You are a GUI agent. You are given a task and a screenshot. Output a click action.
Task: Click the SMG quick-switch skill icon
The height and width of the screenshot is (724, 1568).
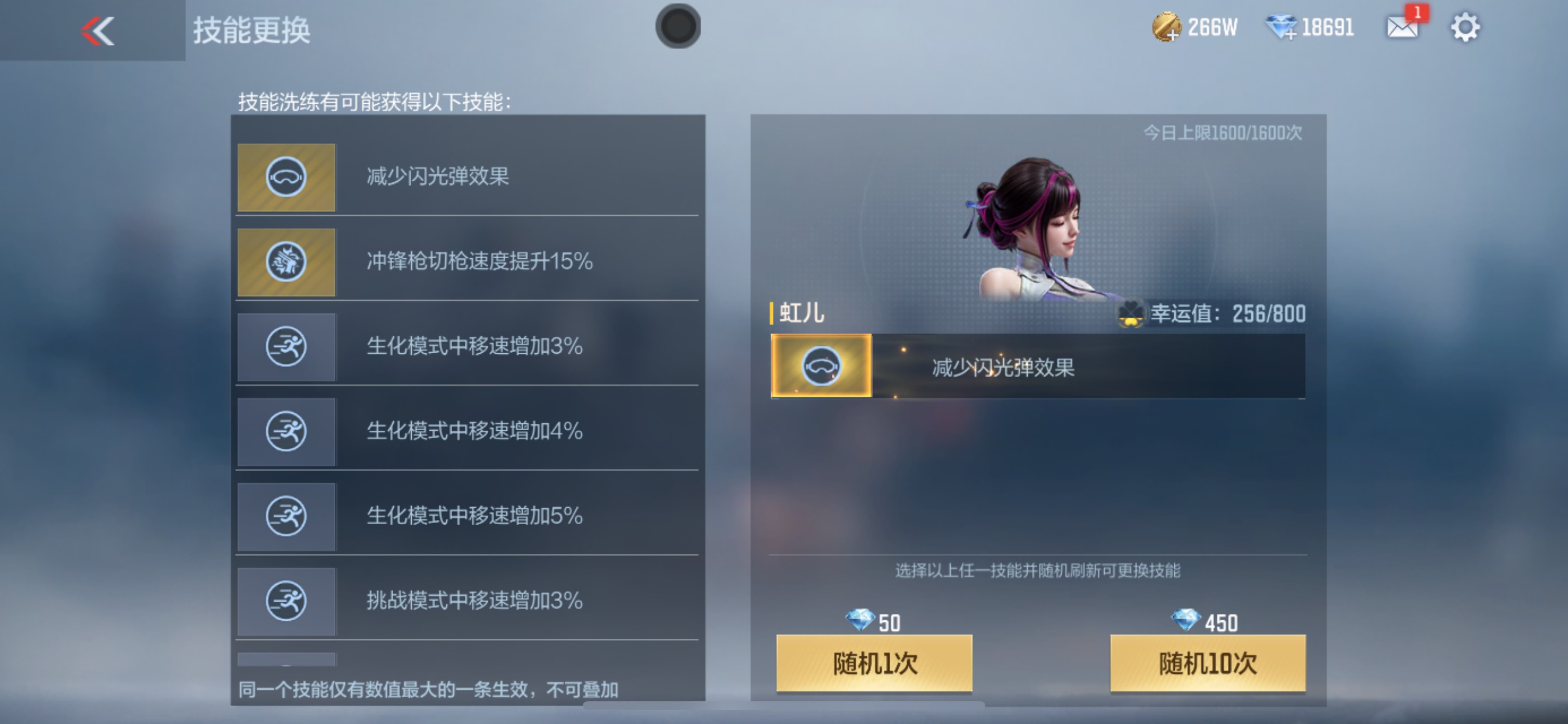coord(286,262)
